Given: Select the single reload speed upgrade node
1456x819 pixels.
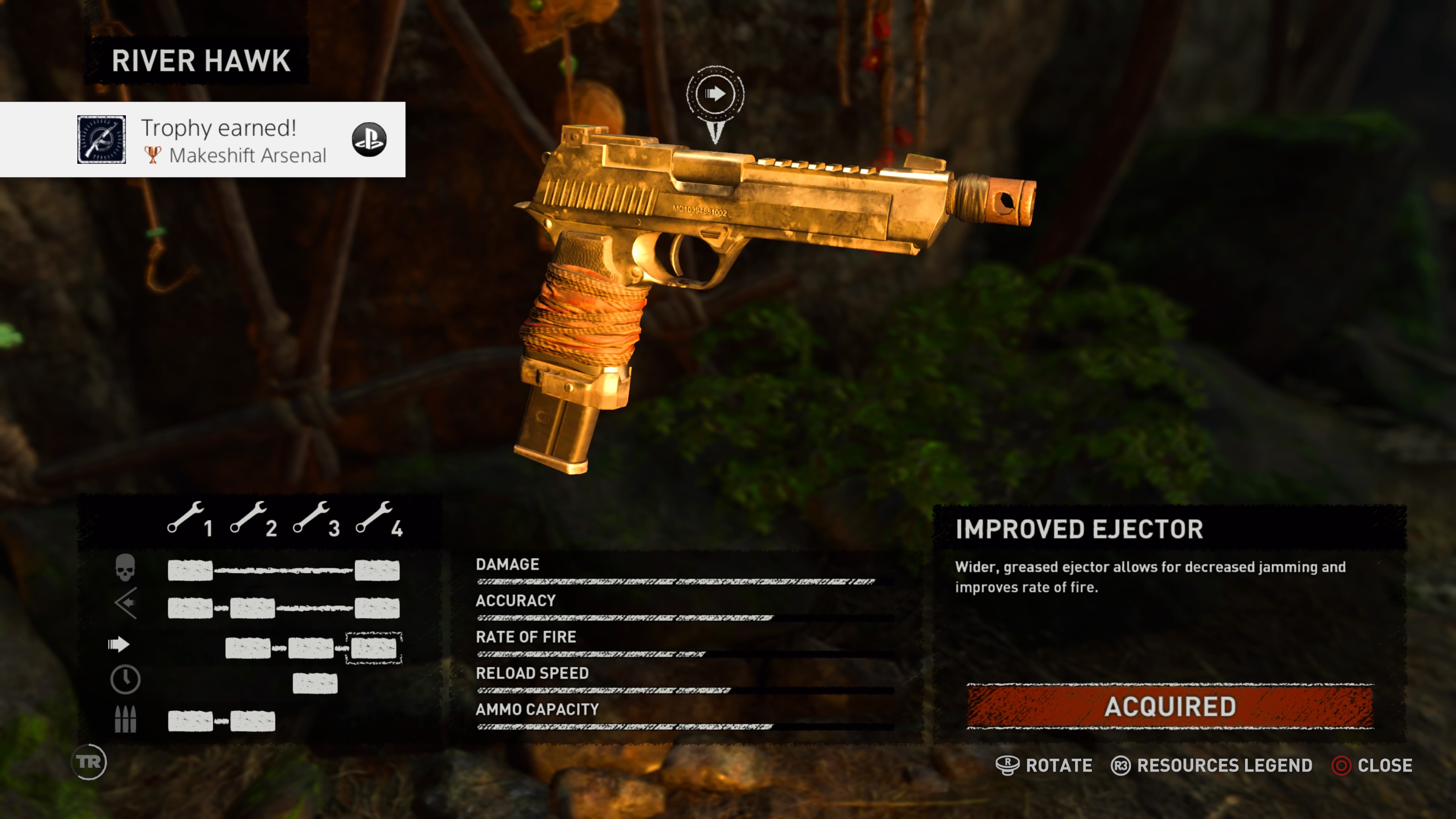Looking at the screenshot, I should pyautogui.click(x=315, y=683).
